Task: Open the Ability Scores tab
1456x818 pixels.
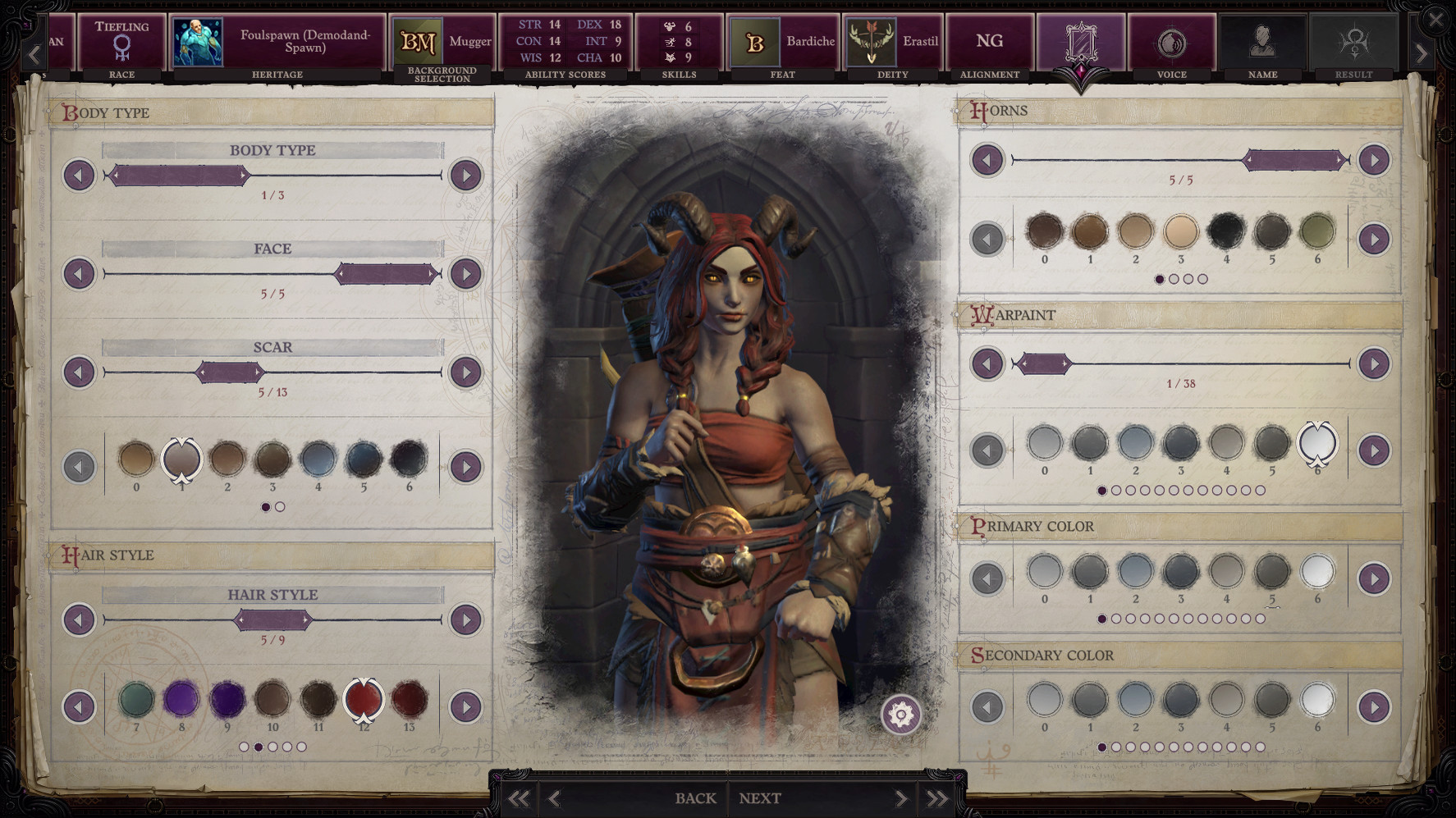Action: tap(565, 41)
